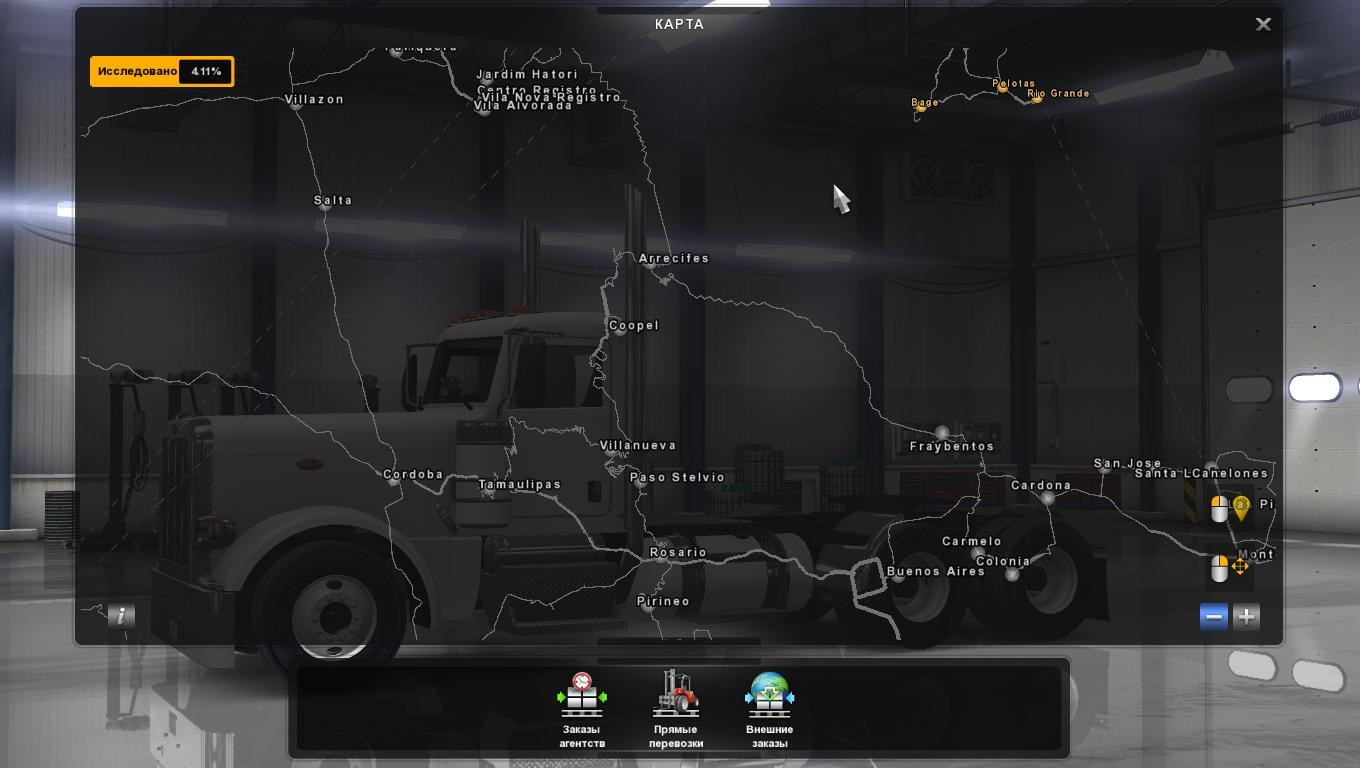Viewport: 1360px width, 768px height.
Task: Pick the Rosario city marker
Action: coord(661,559)
